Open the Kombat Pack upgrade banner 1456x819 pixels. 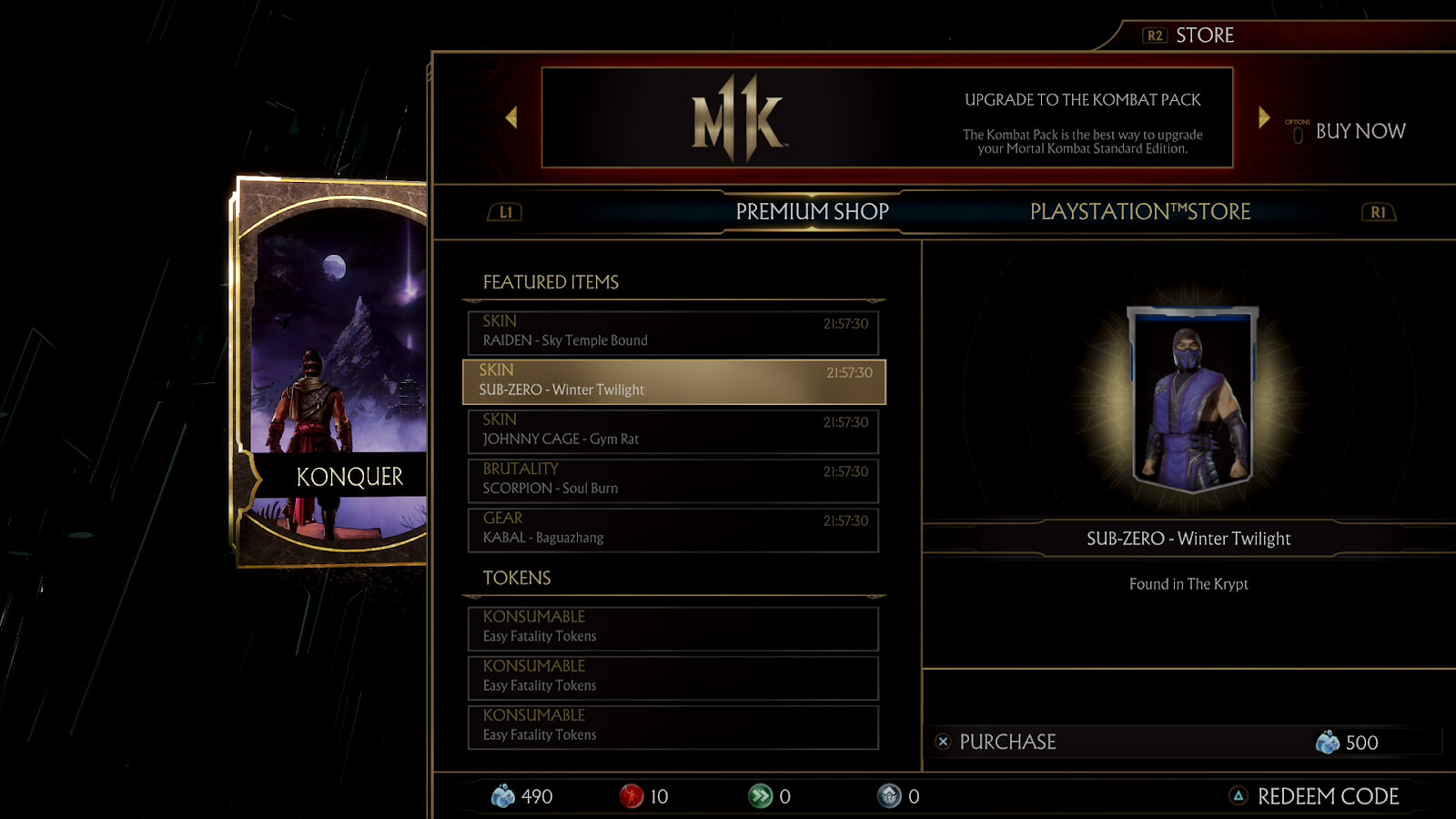pos(887,117)
